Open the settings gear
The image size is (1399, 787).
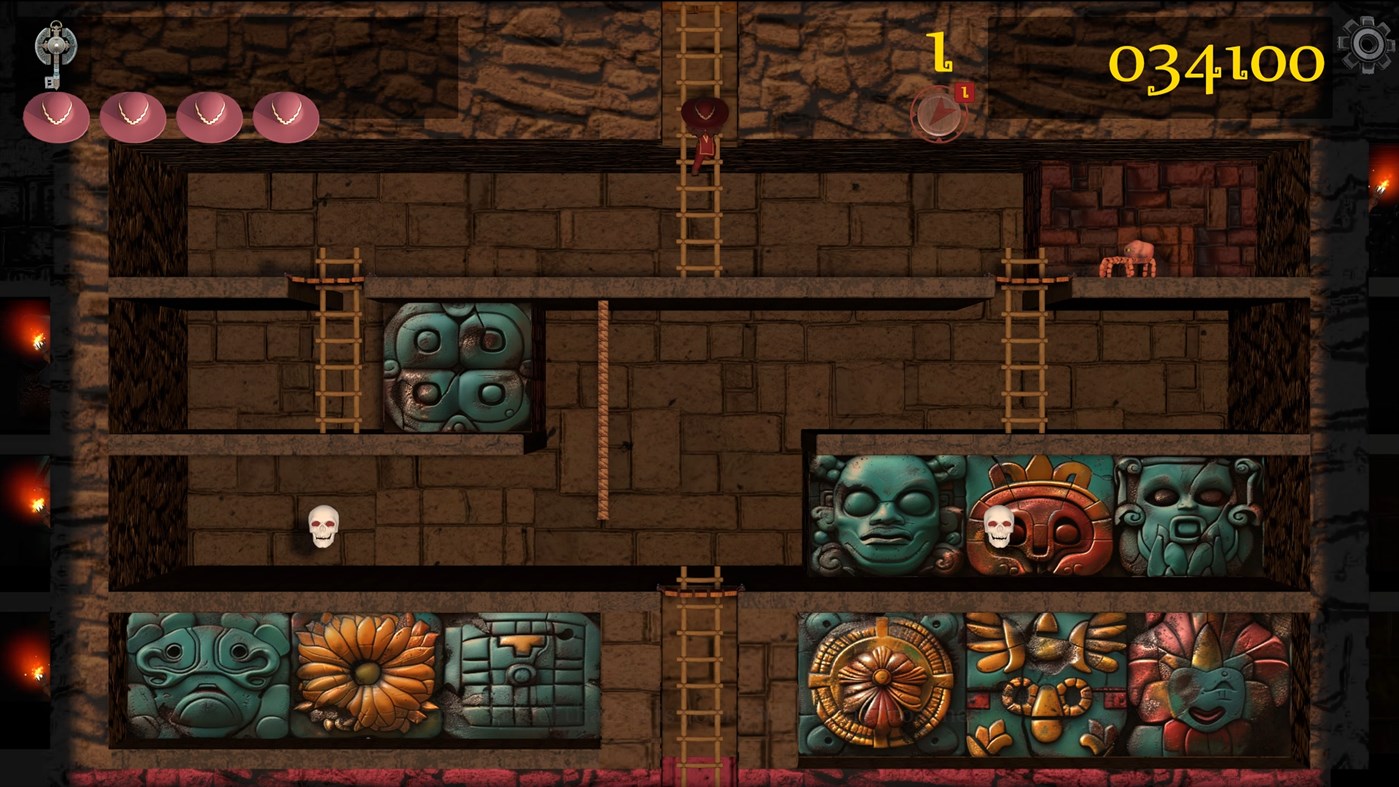(1367, 43)
